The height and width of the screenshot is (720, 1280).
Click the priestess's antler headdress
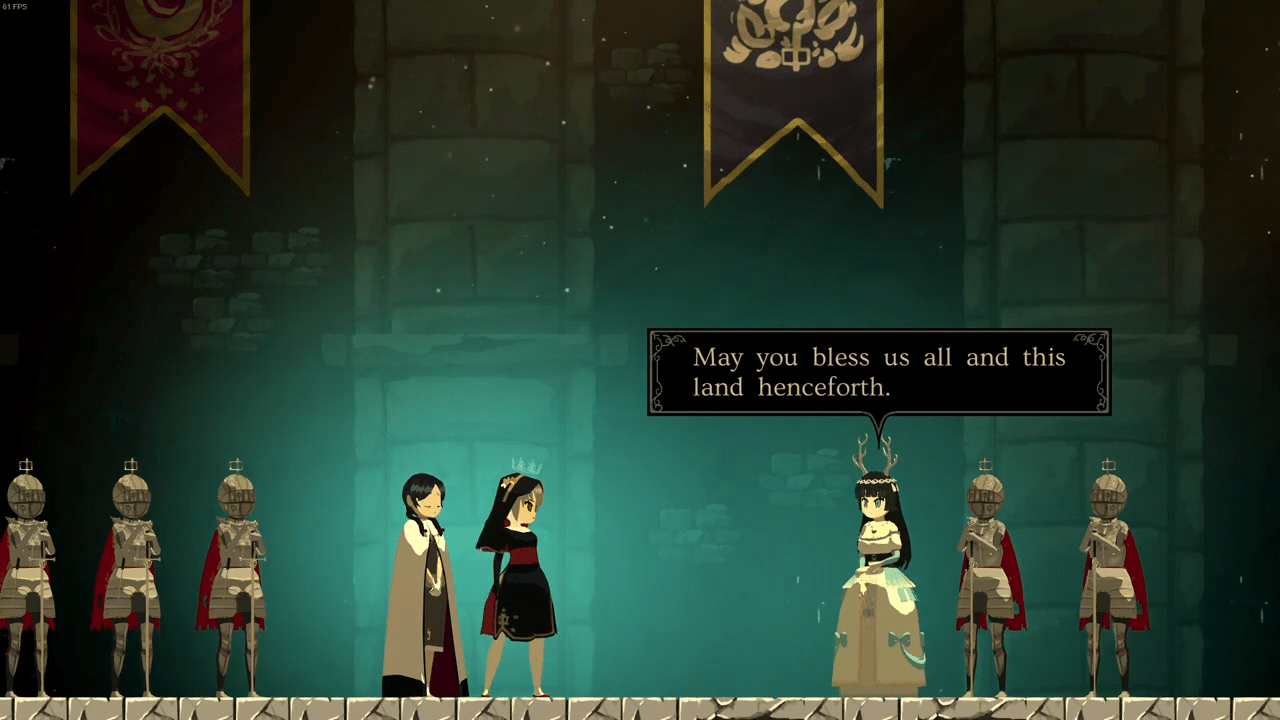coord(873,450)
